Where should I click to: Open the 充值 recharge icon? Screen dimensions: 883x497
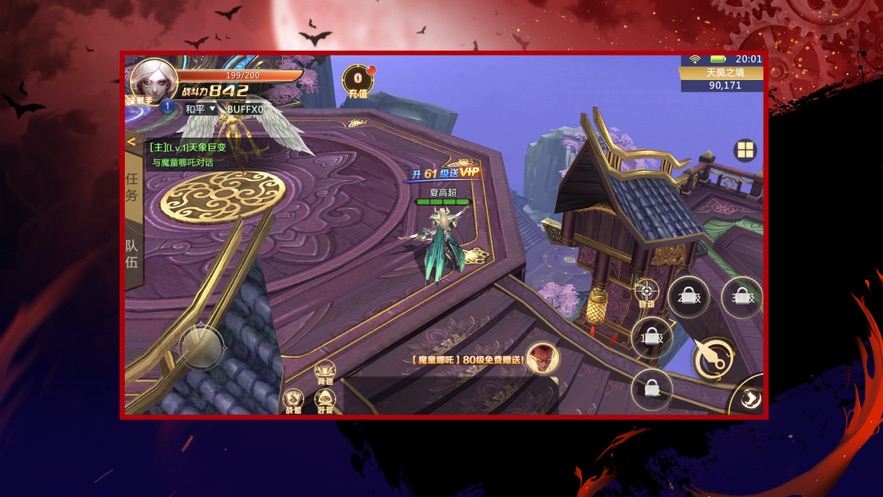click(358, 81)
